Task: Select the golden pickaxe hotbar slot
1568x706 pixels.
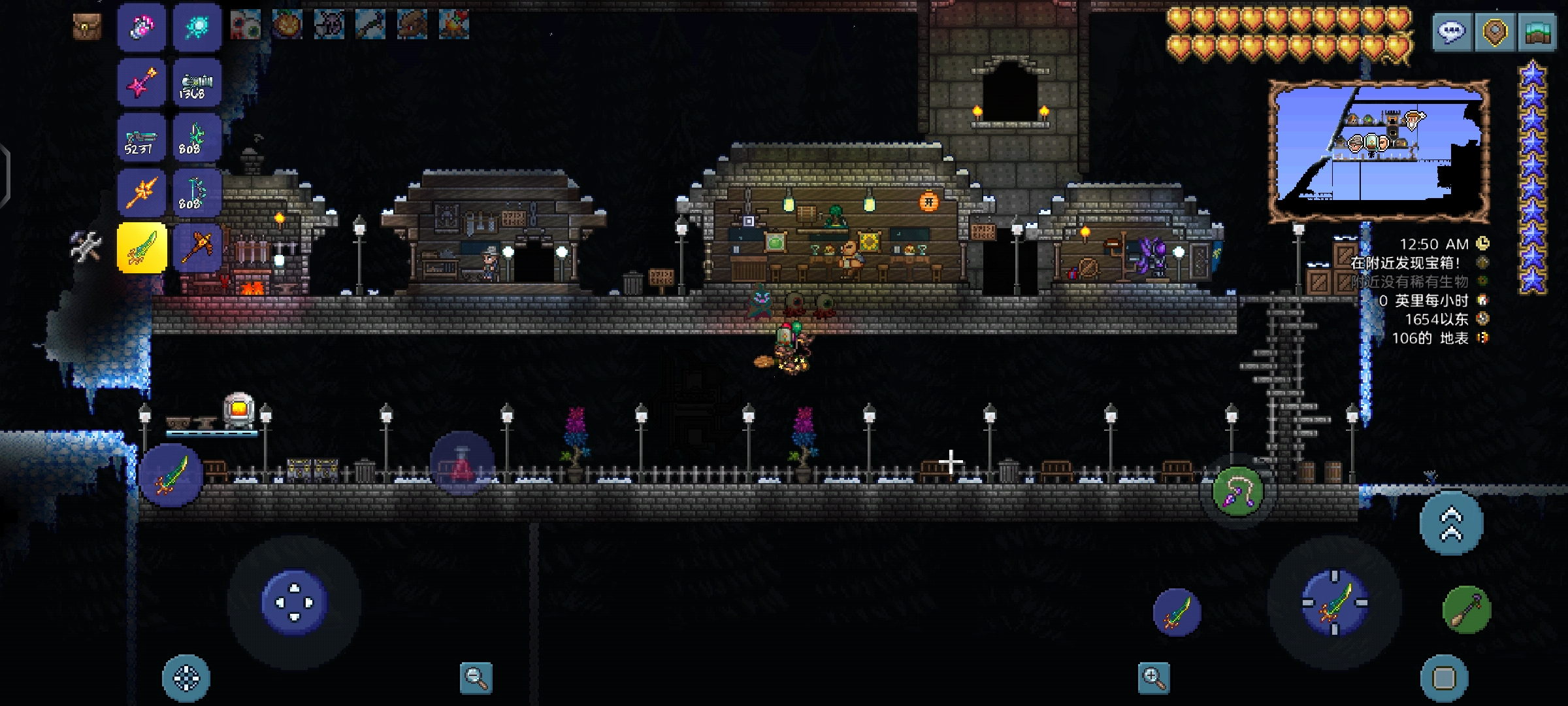Action: (x=197, y=248)
